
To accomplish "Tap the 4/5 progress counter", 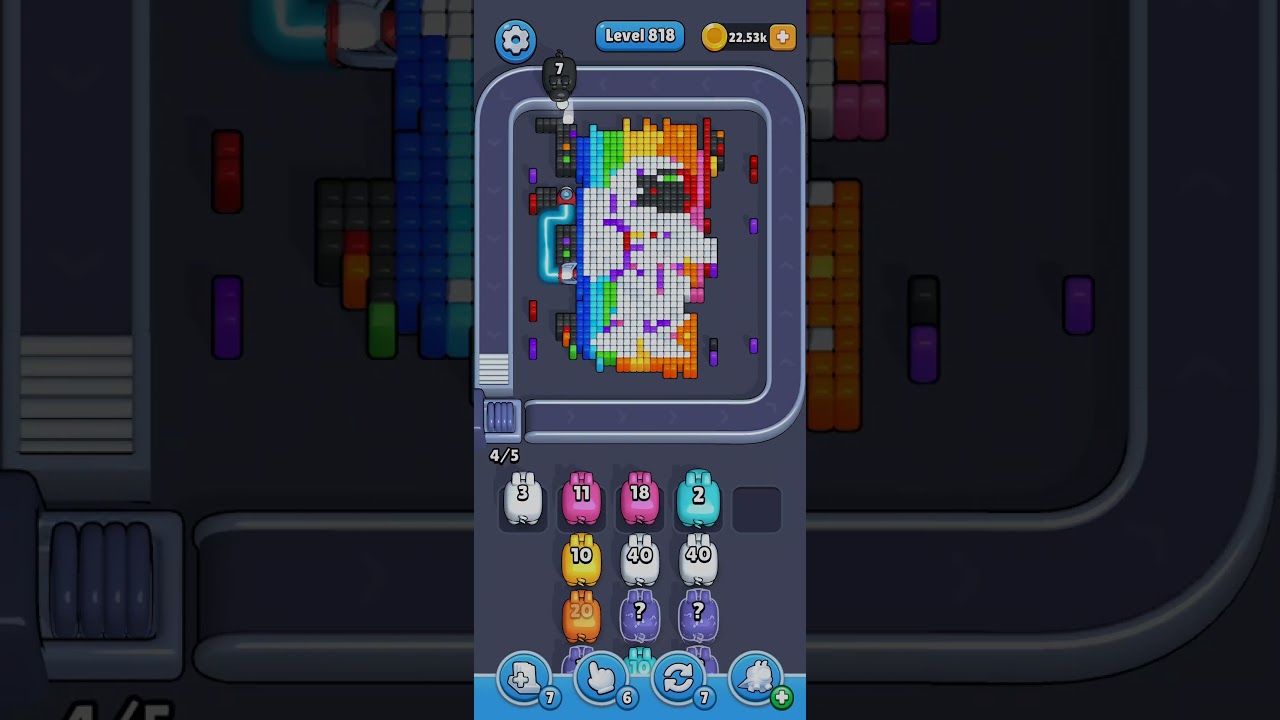I will coord(502,455).
